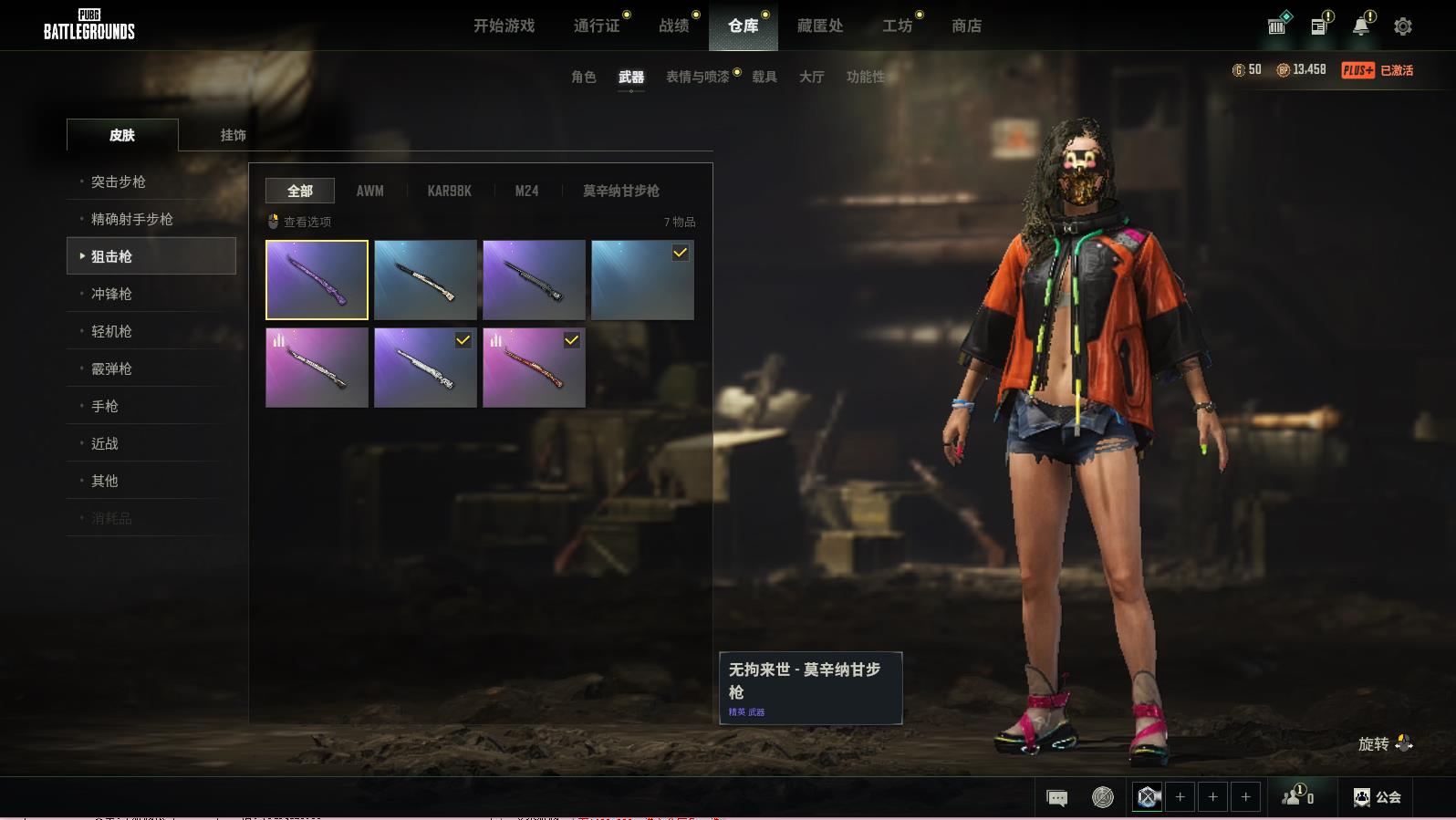Select the 冲锋枪 SMG category
Viewport: 1456px width, 820px height.
[x=111, y=294]
